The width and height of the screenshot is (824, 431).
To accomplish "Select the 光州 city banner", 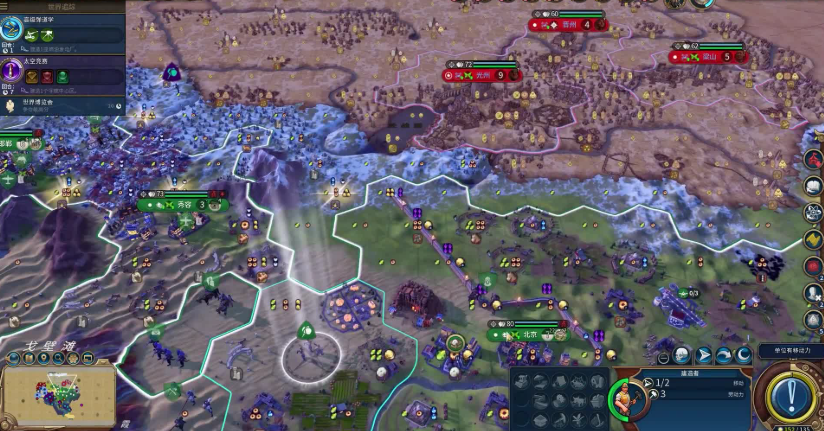I will (484, 75).
